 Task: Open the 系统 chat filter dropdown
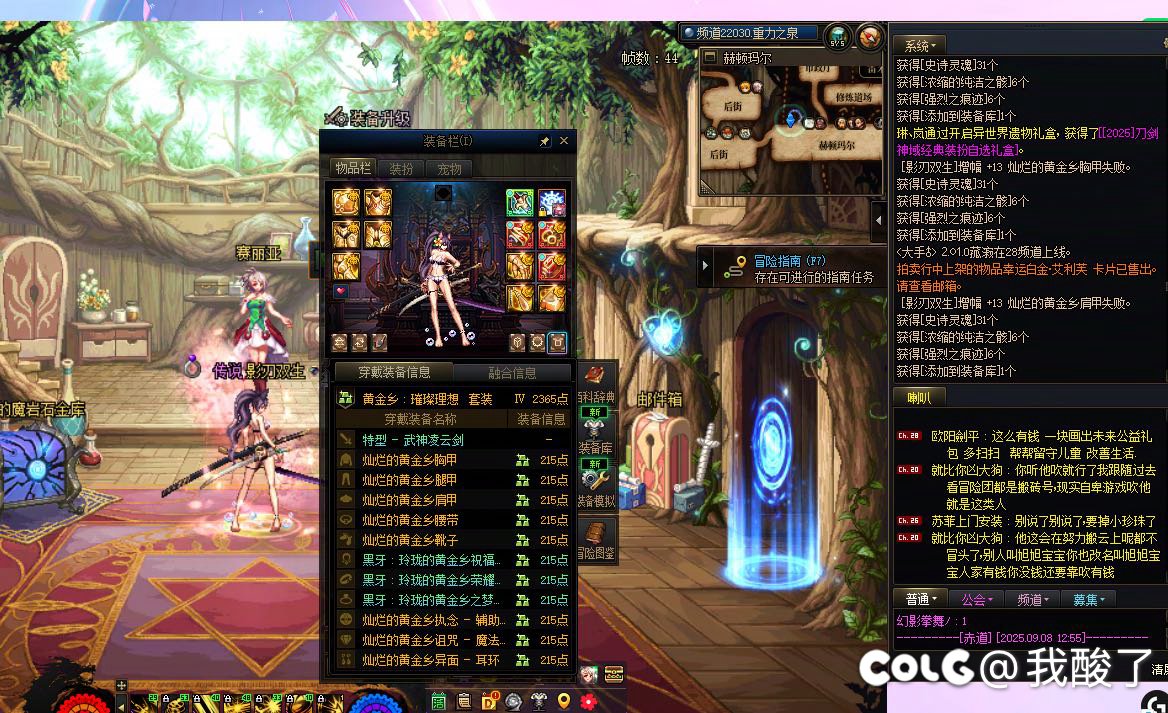click(920, 46)
